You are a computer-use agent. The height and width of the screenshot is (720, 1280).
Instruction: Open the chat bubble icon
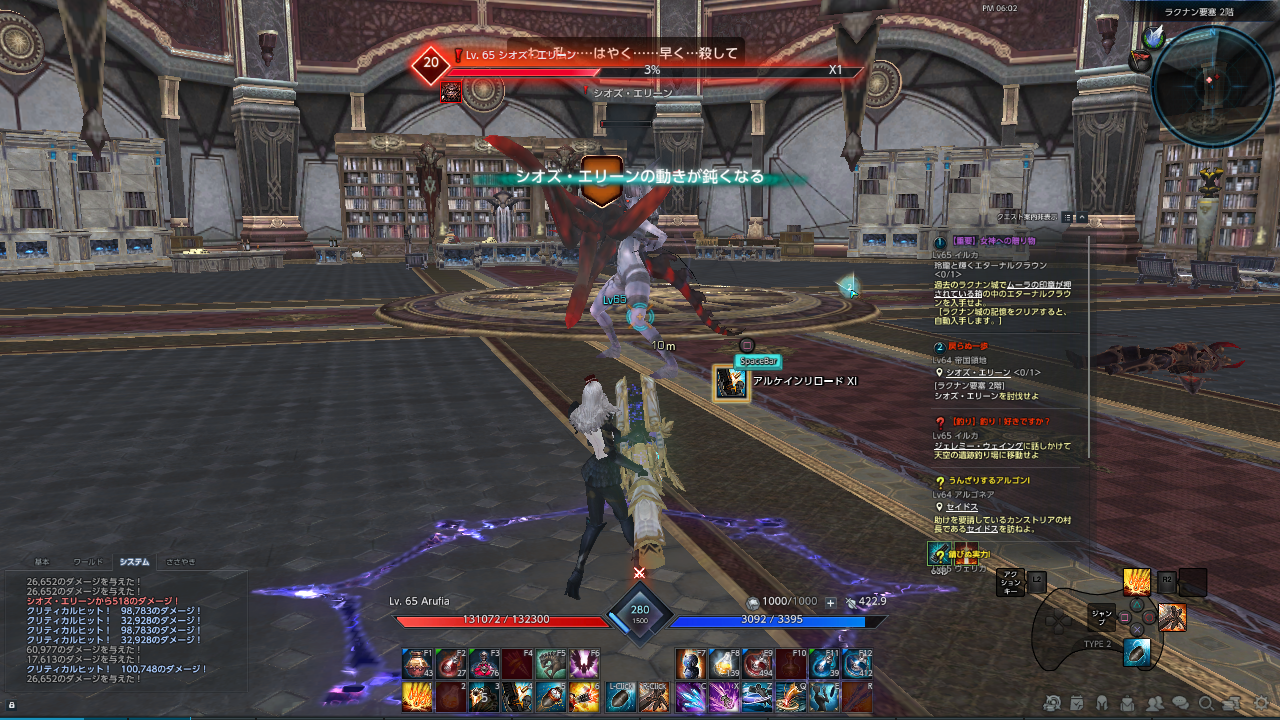coord(1181,703)
